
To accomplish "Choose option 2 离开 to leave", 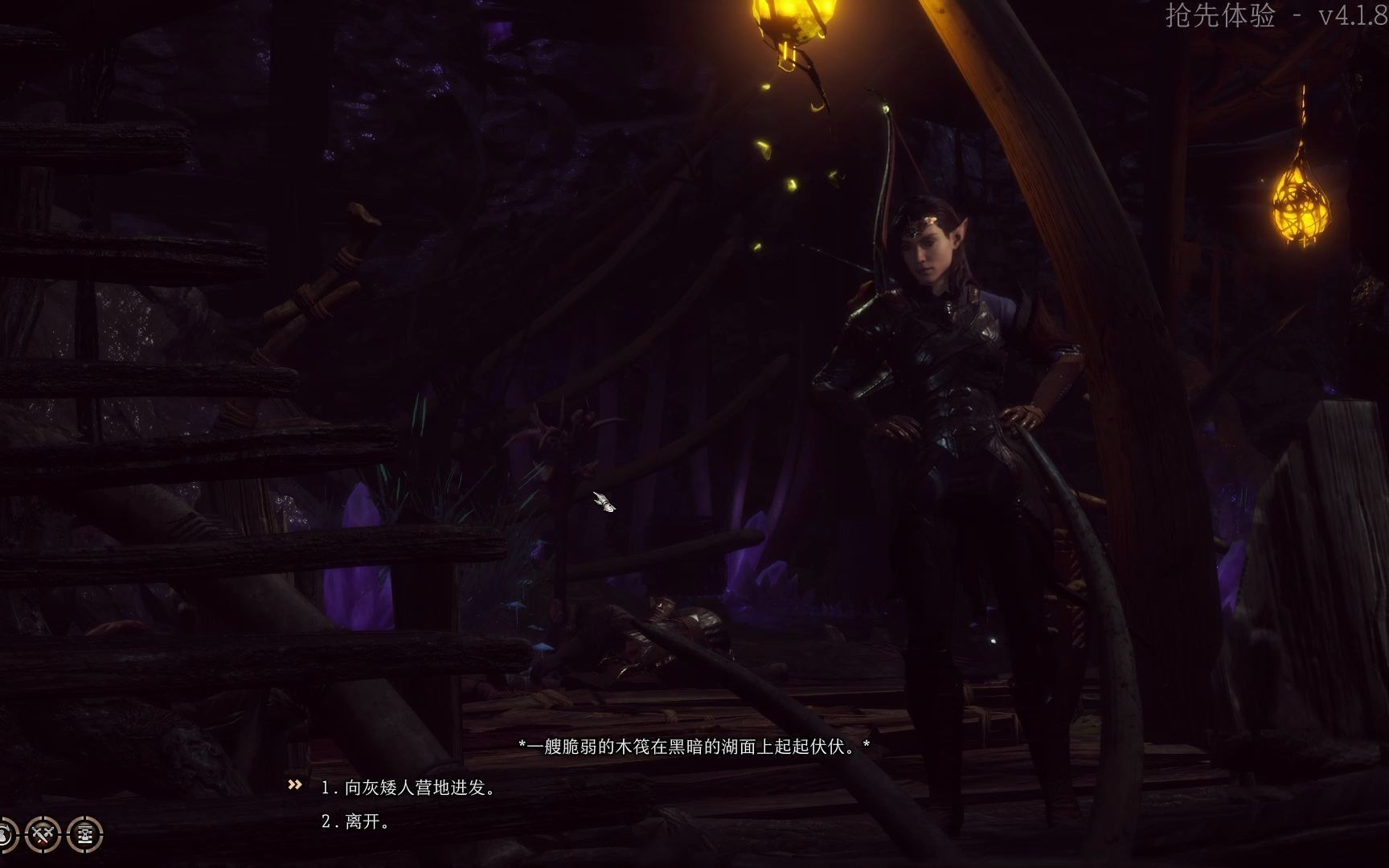I will pos(354,823).
